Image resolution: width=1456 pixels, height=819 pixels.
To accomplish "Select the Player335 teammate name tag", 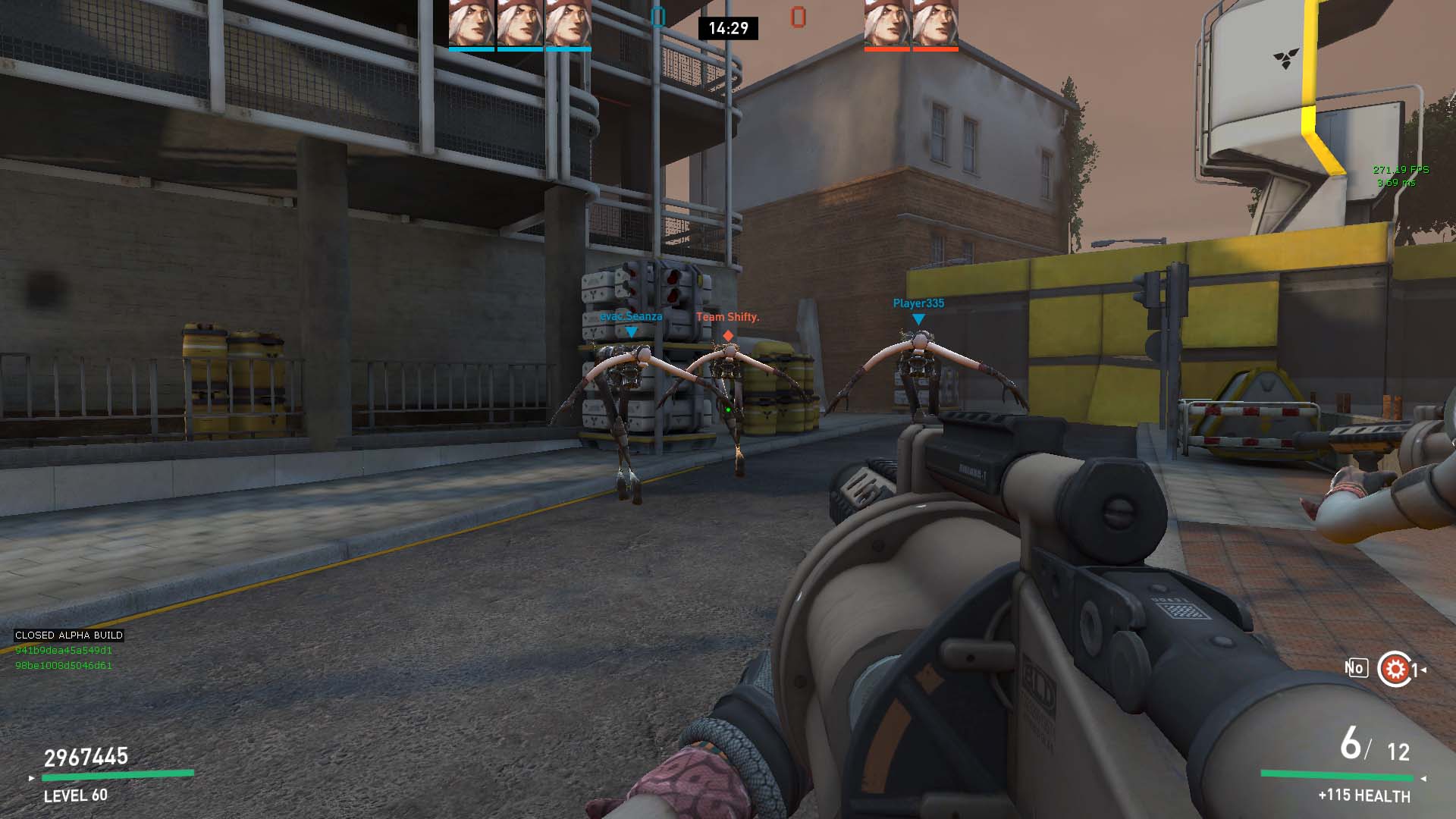I will click(x=918, y=303).
